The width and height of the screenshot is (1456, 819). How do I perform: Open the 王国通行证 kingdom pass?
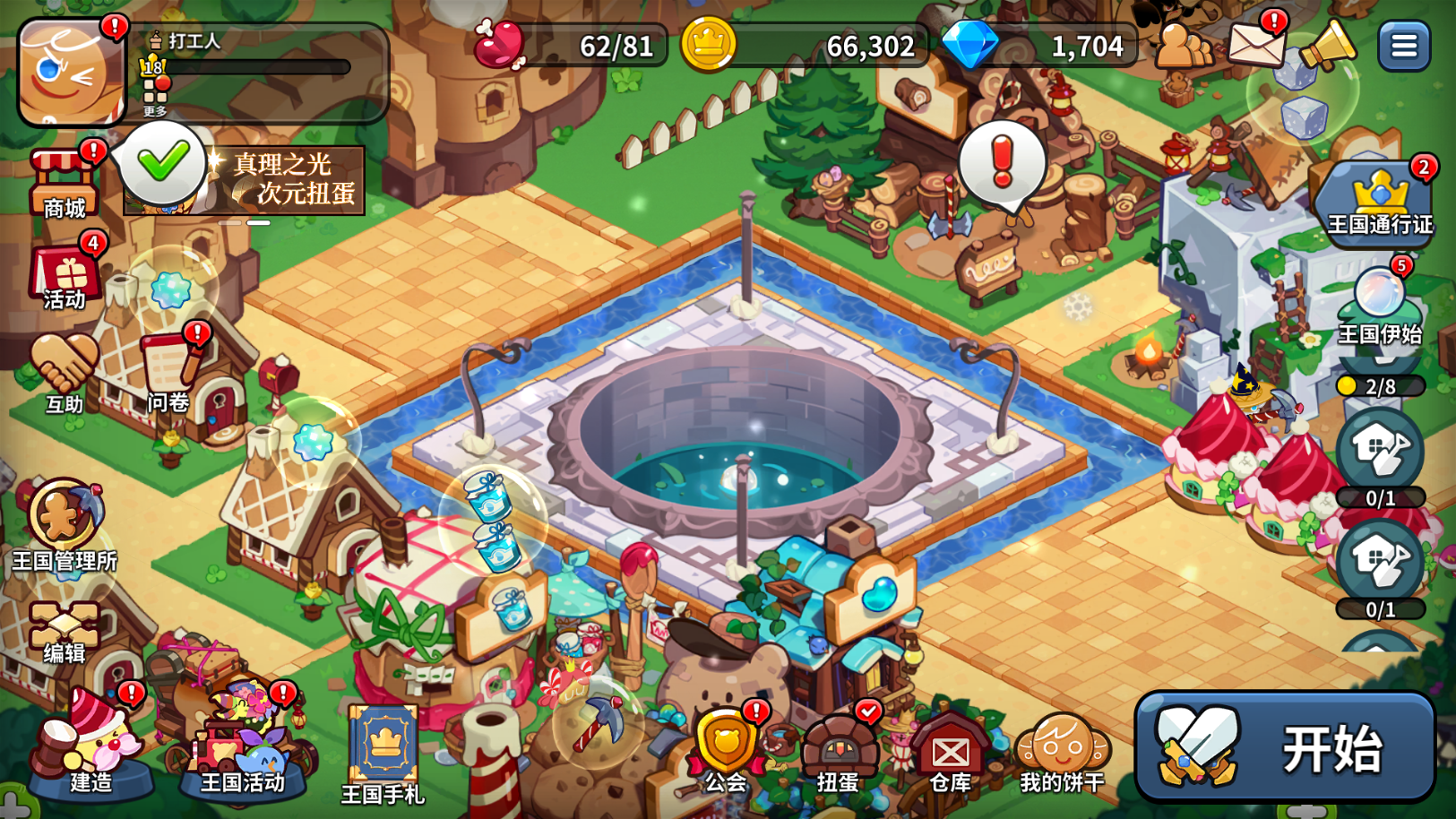[1379, 202]
